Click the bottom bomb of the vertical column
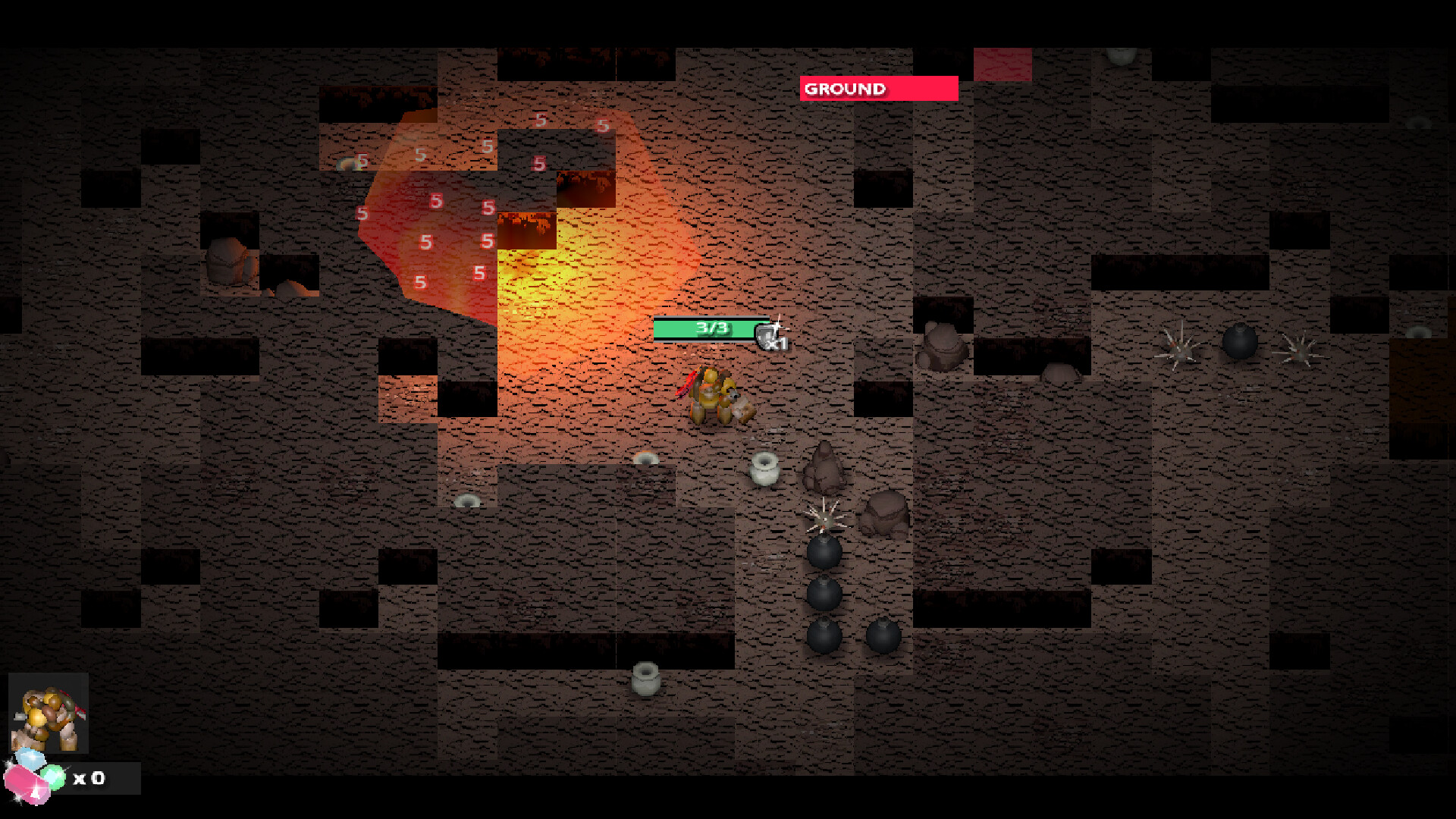 click(x=824, y=635)
